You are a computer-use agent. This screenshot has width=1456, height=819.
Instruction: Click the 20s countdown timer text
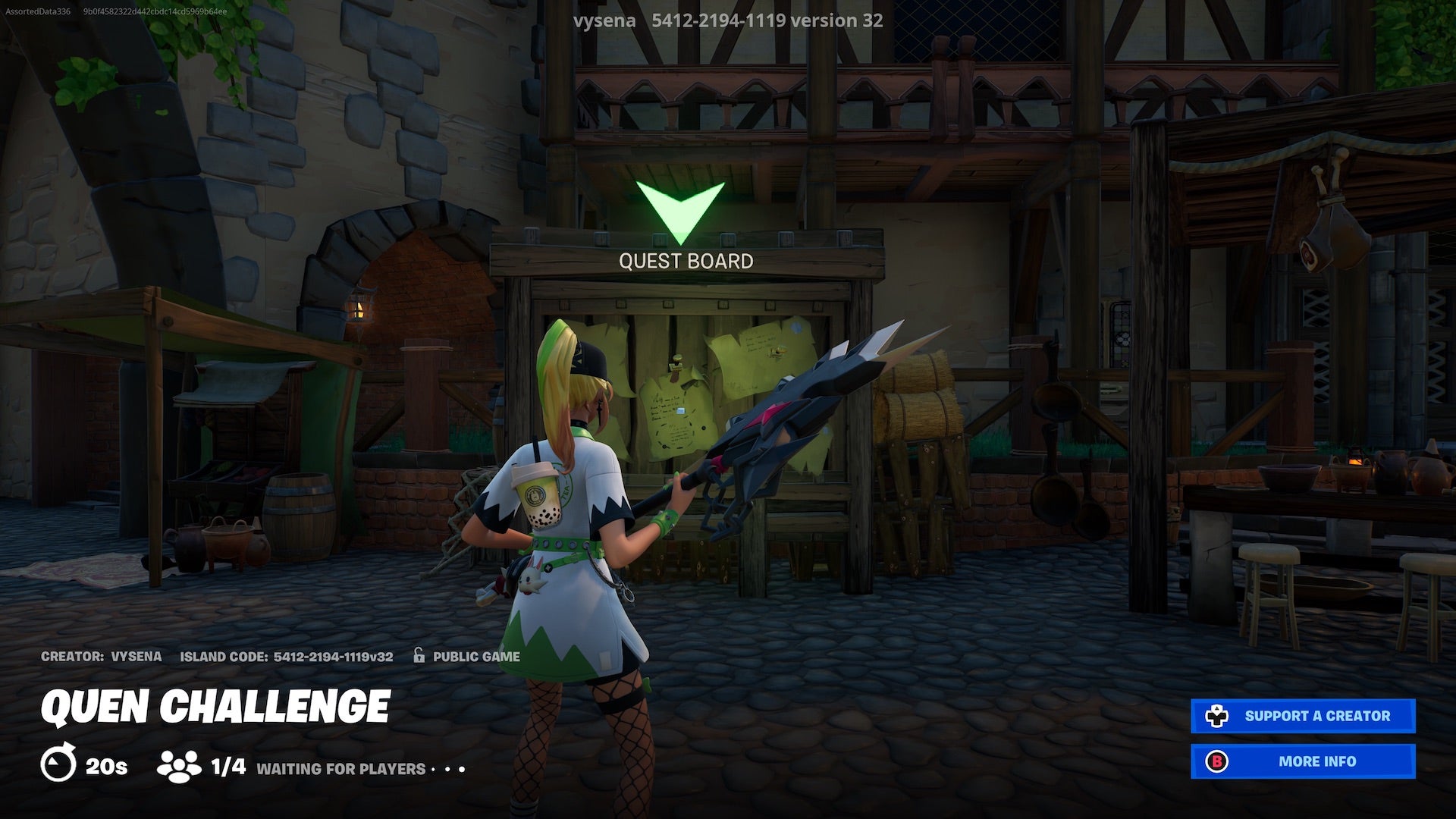click(106, 766)
